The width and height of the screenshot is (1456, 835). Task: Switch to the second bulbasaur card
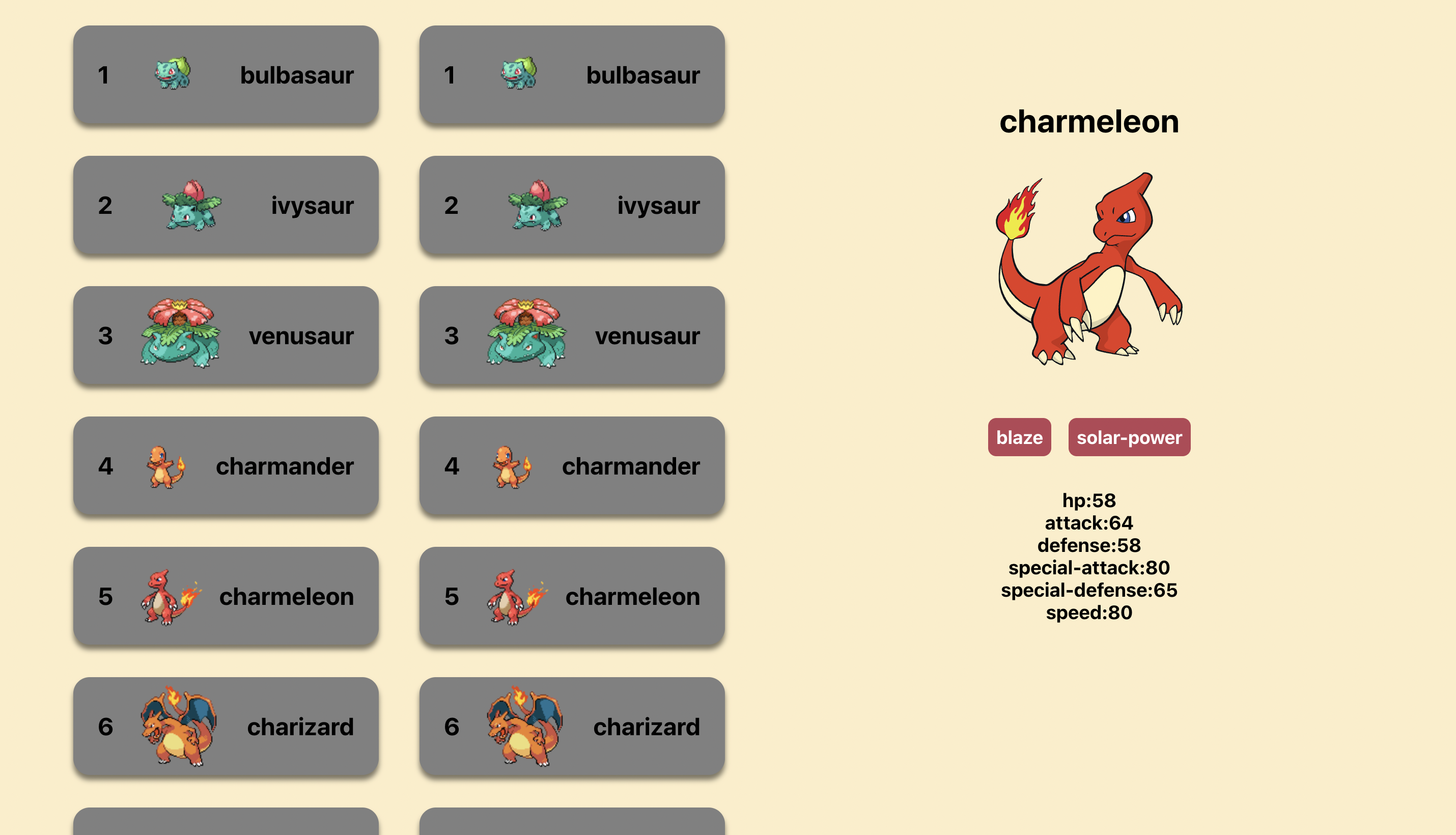pos(572,74)
